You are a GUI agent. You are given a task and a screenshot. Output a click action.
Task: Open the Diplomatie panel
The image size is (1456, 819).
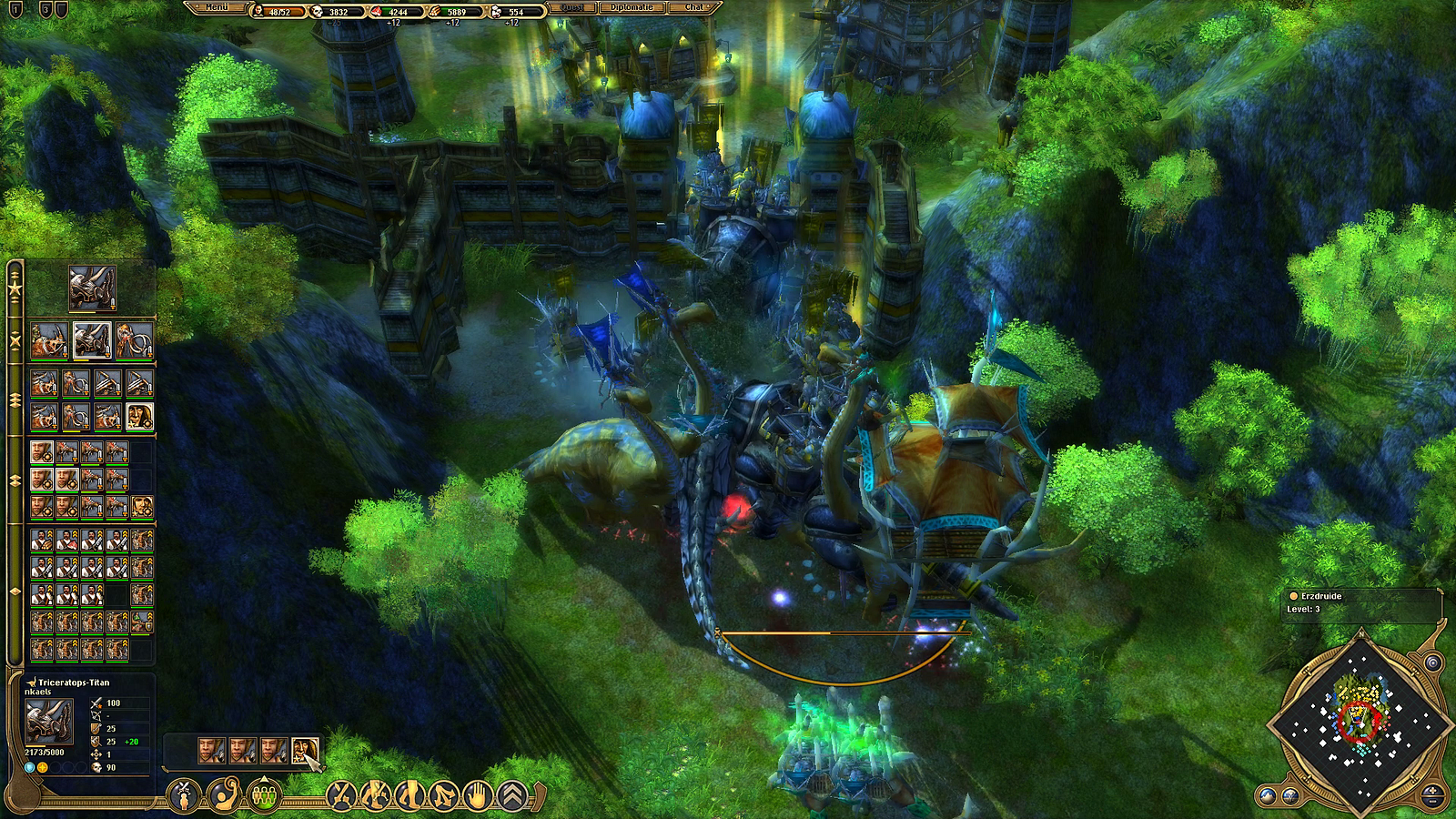tap(632, 7)
